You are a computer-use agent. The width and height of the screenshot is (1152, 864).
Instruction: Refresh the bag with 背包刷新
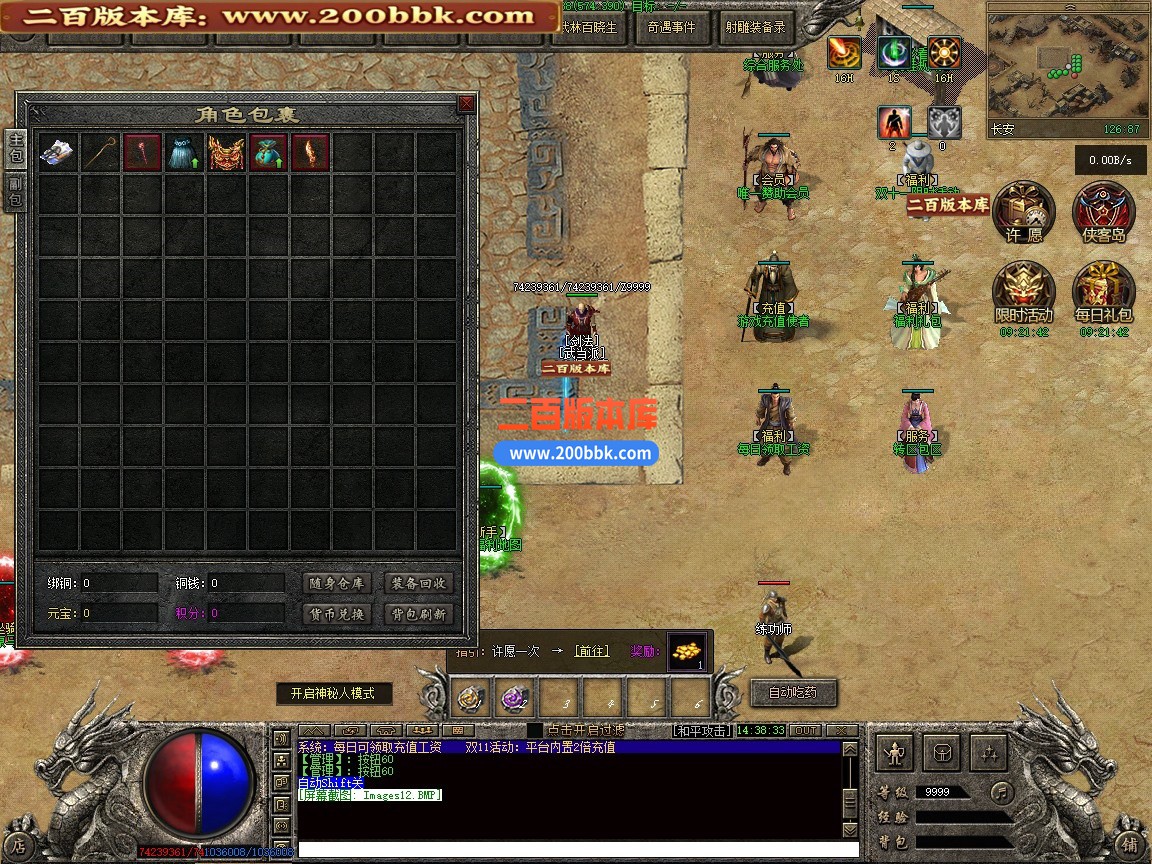(418, 614)
